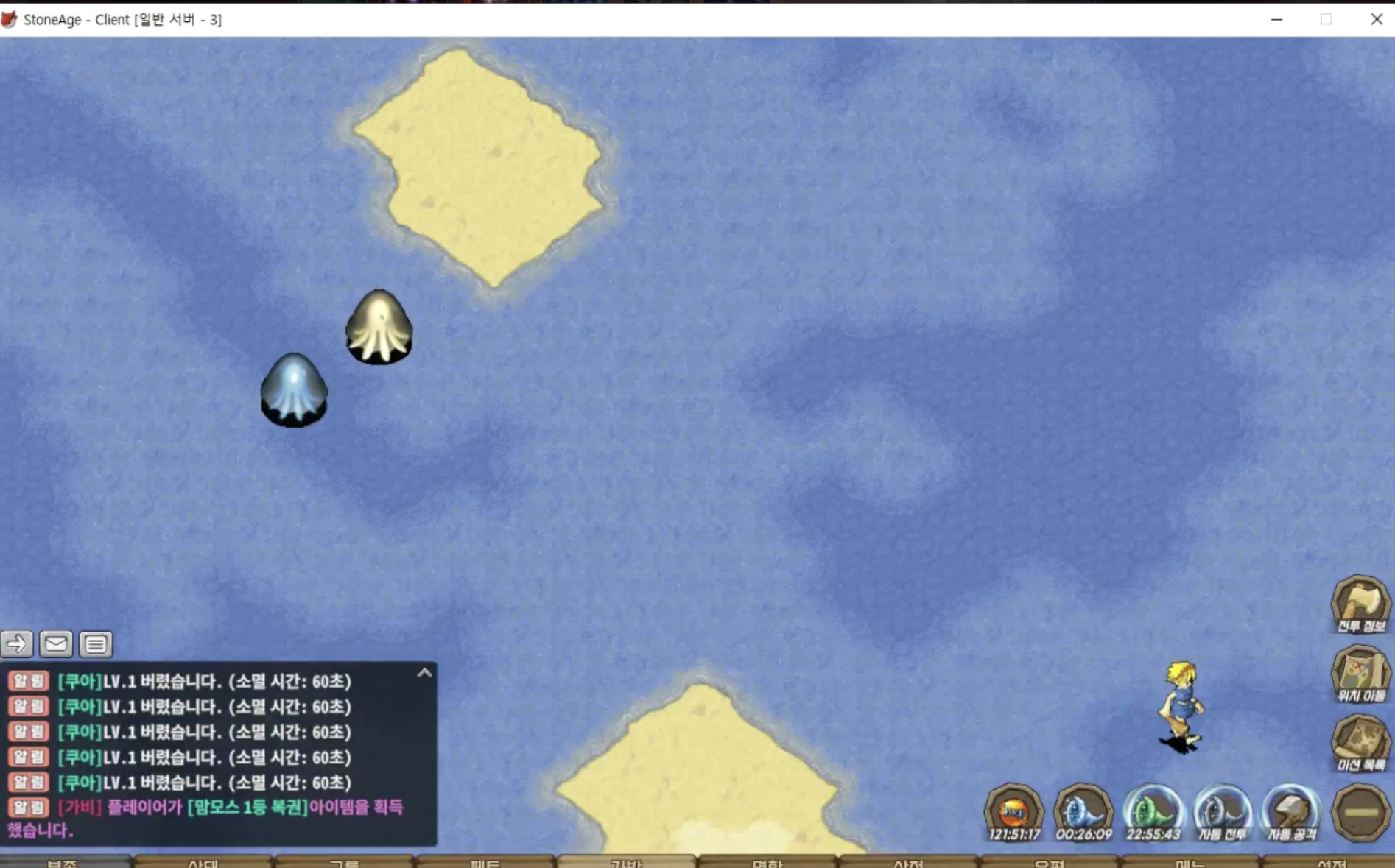Image resolution: width=1395 pixels, height=868 pixels.
Task: Open the 메뉴 menu tab
Action: tap(1190, 862)
